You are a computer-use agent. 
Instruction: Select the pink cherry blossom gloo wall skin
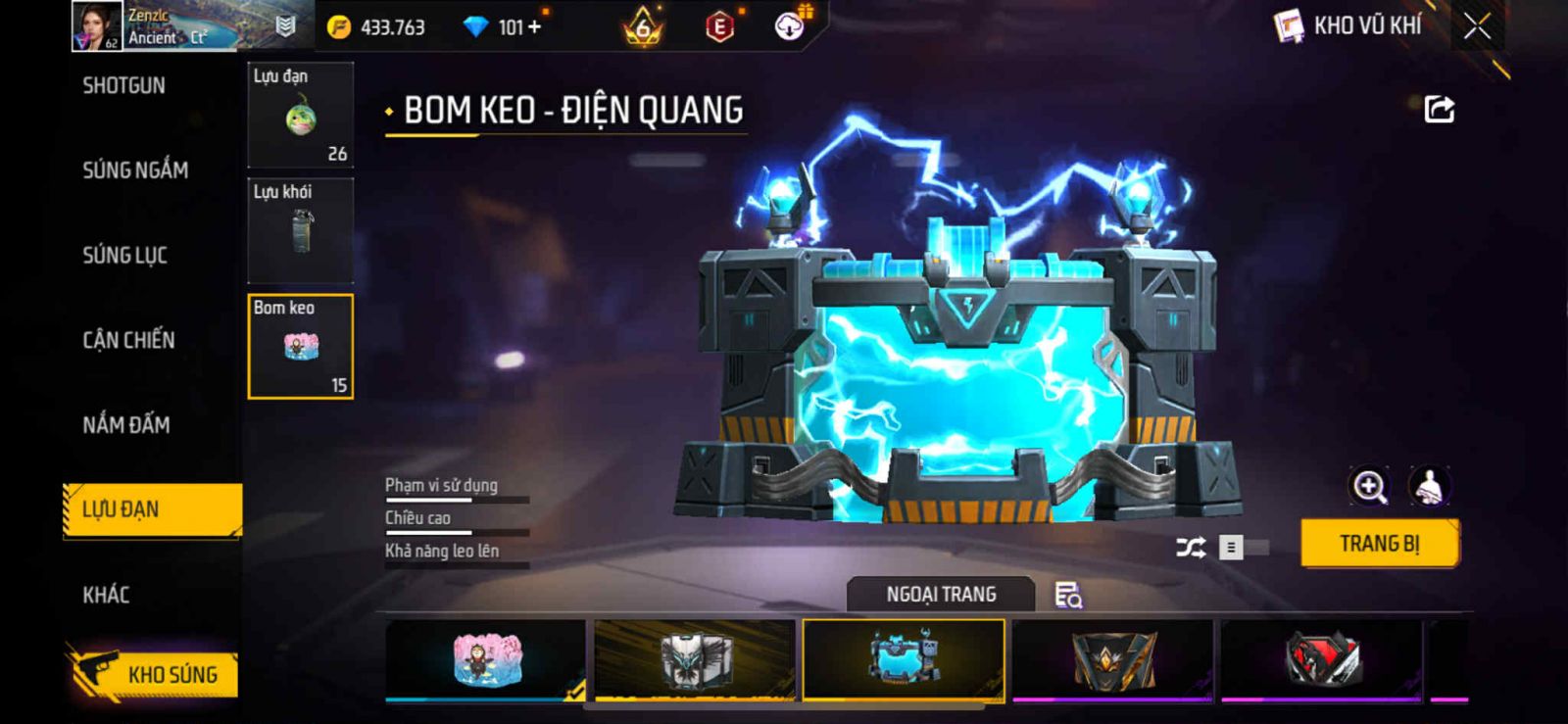point(486,660)
